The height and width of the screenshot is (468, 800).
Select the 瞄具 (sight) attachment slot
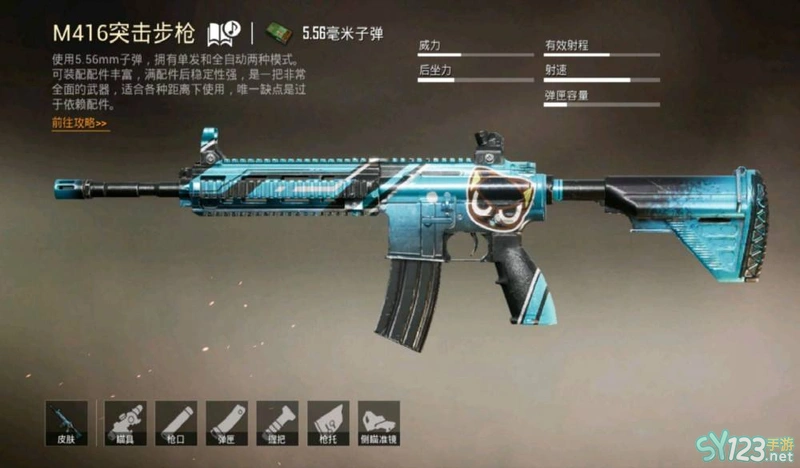tap(125, 424)
